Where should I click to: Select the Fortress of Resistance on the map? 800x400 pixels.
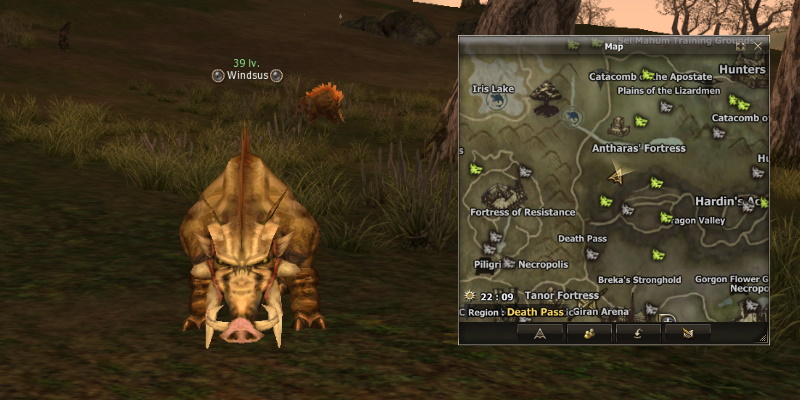click(523, 212)
